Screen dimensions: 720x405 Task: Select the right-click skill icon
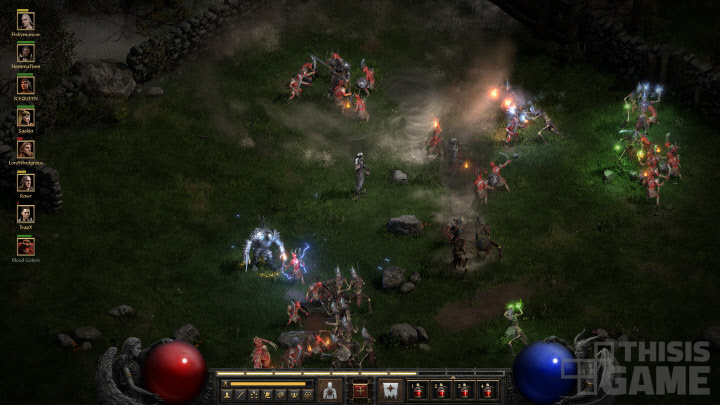391,389
